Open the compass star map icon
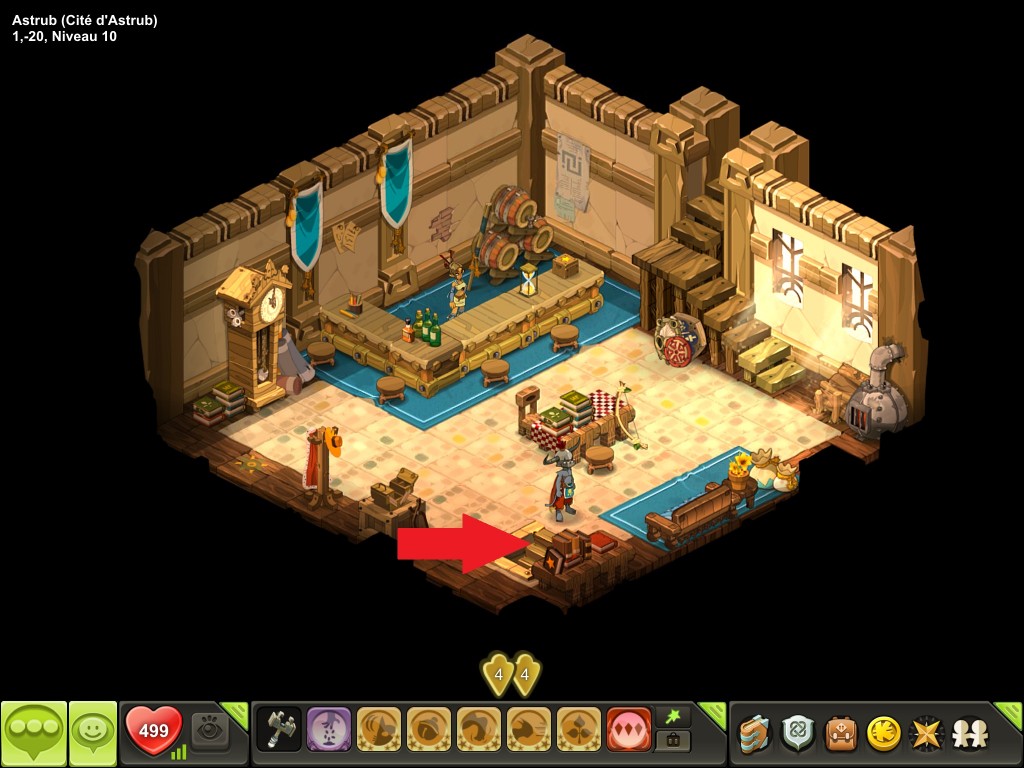 927,734
